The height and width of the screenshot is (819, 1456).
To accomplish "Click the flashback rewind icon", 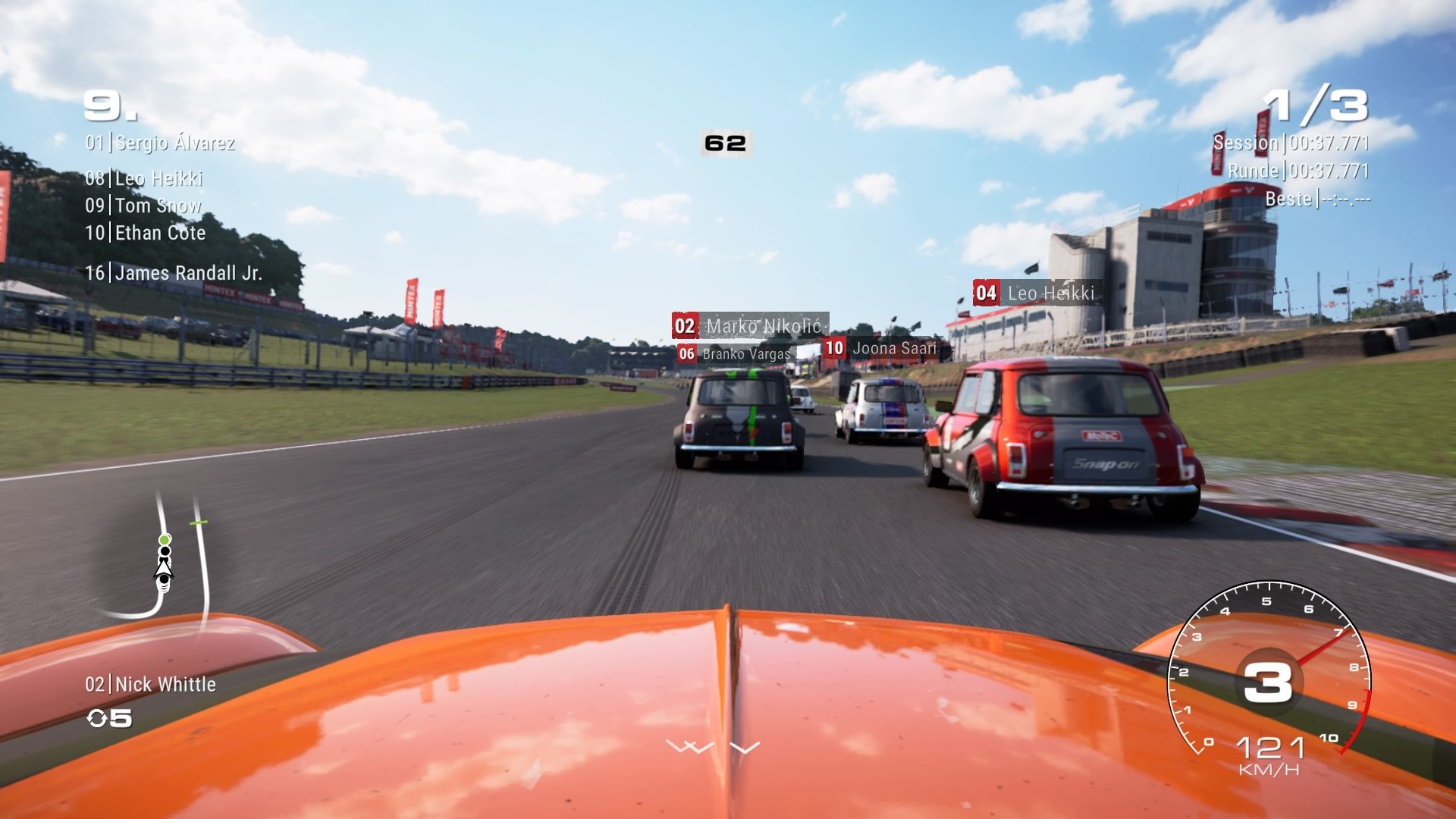I will (98, 718).
